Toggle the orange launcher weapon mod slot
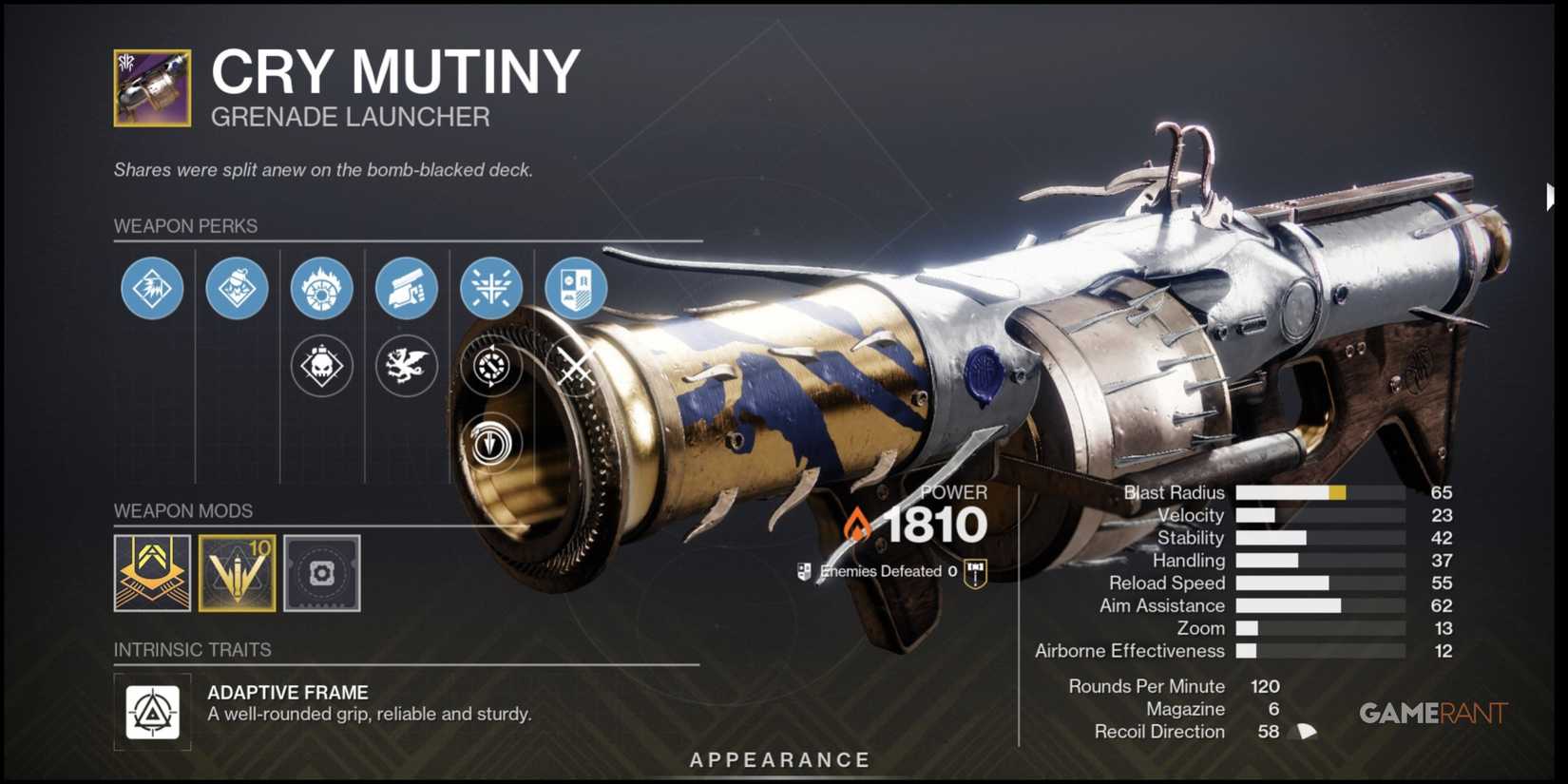Image resolution: width=1568 pixels, height=784 pixels. [x=152, y=573]
